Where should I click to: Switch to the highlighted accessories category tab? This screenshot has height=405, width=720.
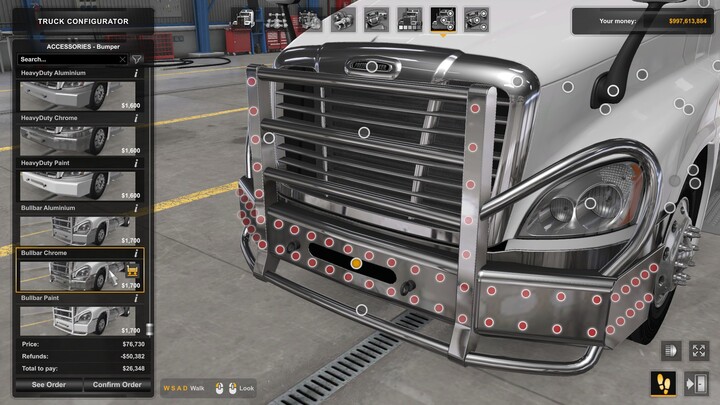pyautogui.click(x=441, y=19)
